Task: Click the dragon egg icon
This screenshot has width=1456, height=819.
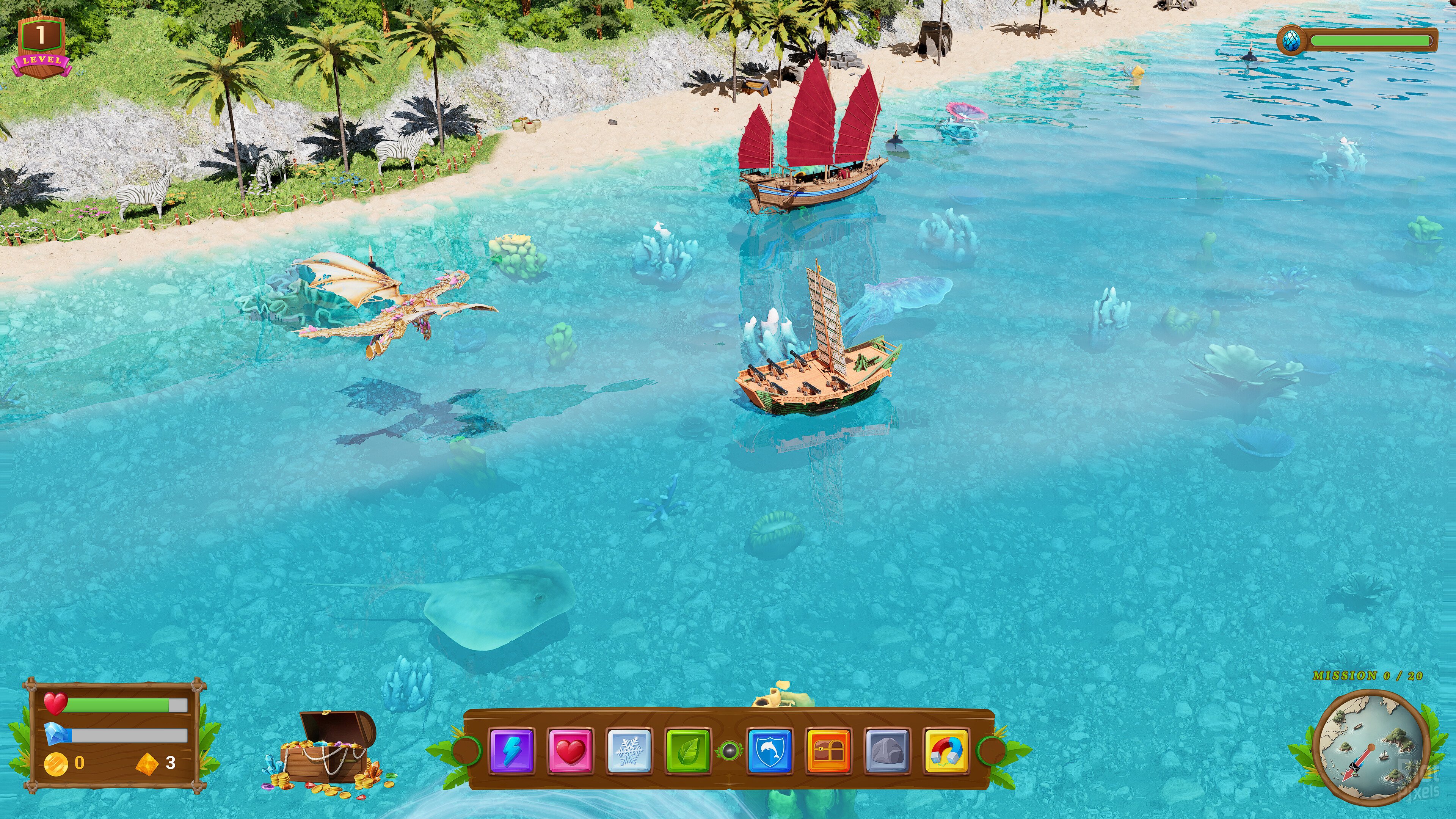Action: click(1291, 40)
